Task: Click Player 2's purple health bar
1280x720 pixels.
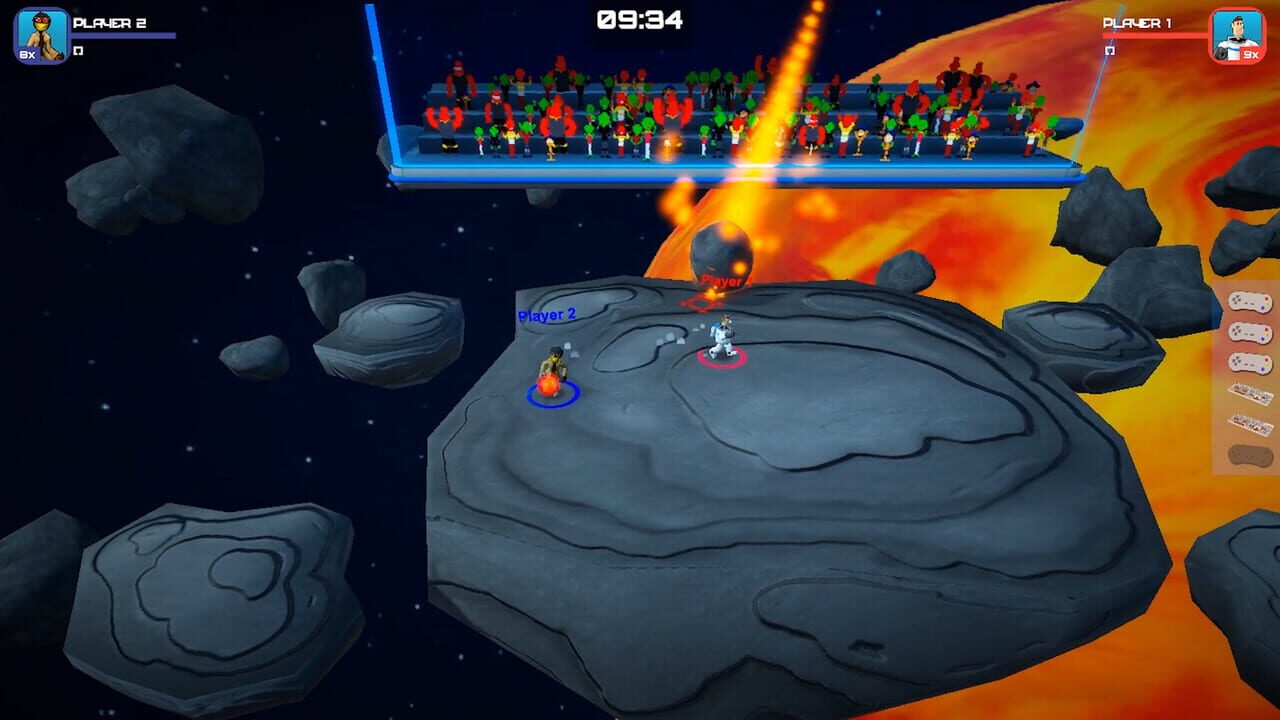Action: pyautogui.click(x=122, y=35)
